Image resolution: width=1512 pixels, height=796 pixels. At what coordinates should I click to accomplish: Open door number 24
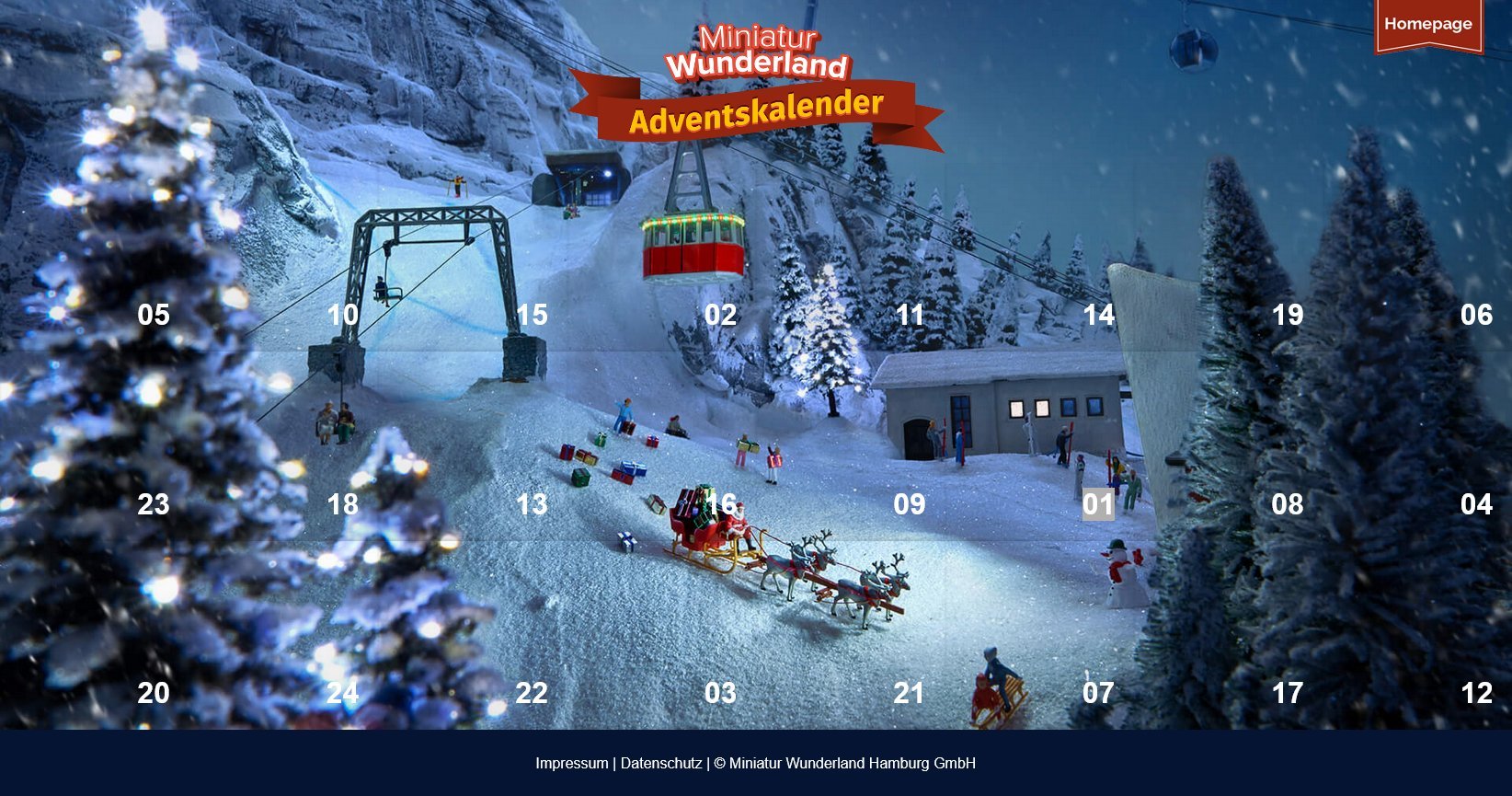(x=343, y=693)
